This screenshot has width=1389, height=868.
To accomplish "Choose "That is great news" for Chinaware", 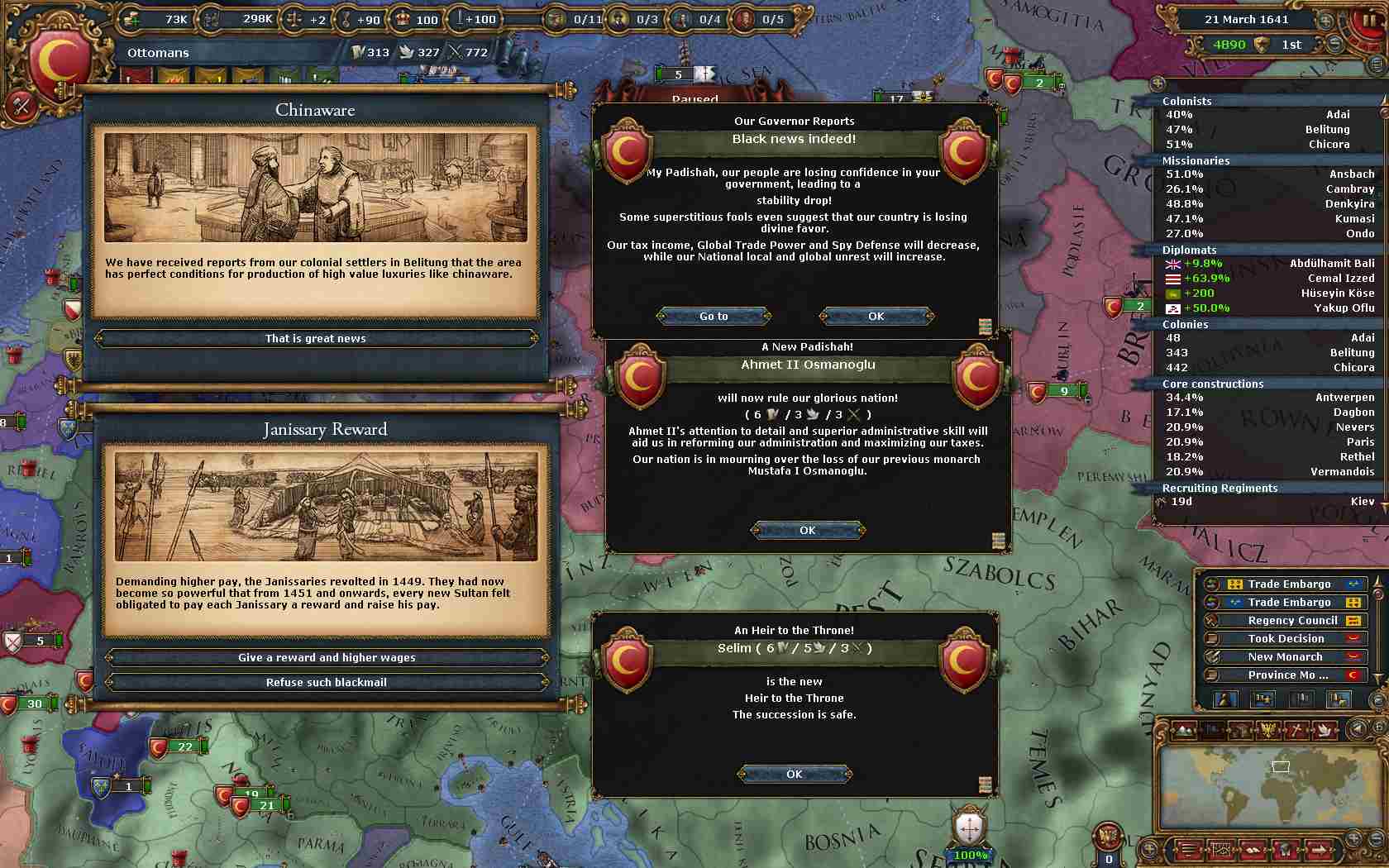I will point(316,338).
